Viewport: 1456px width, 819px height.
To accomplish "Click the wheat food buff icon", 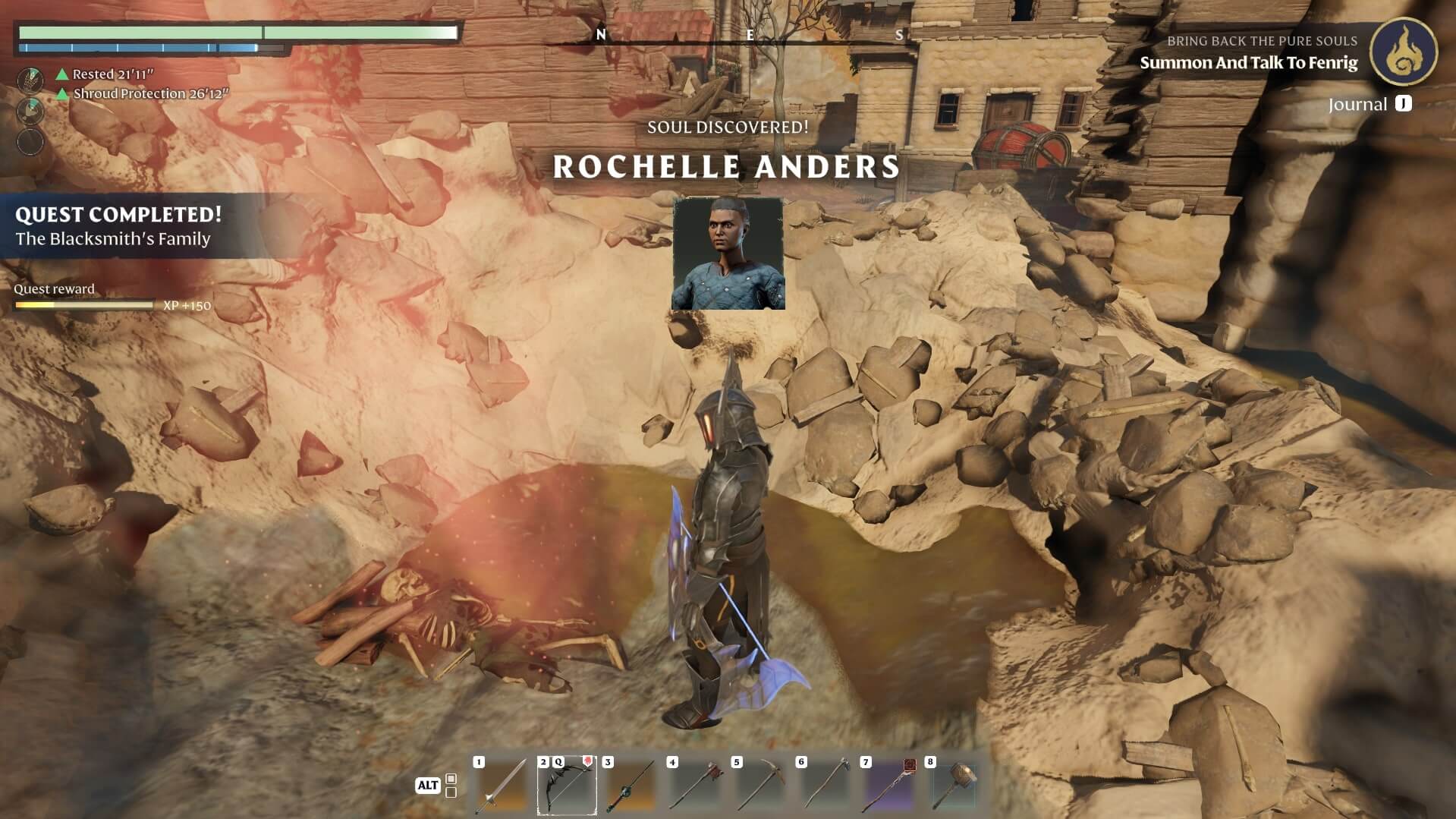I will point(30,79).
